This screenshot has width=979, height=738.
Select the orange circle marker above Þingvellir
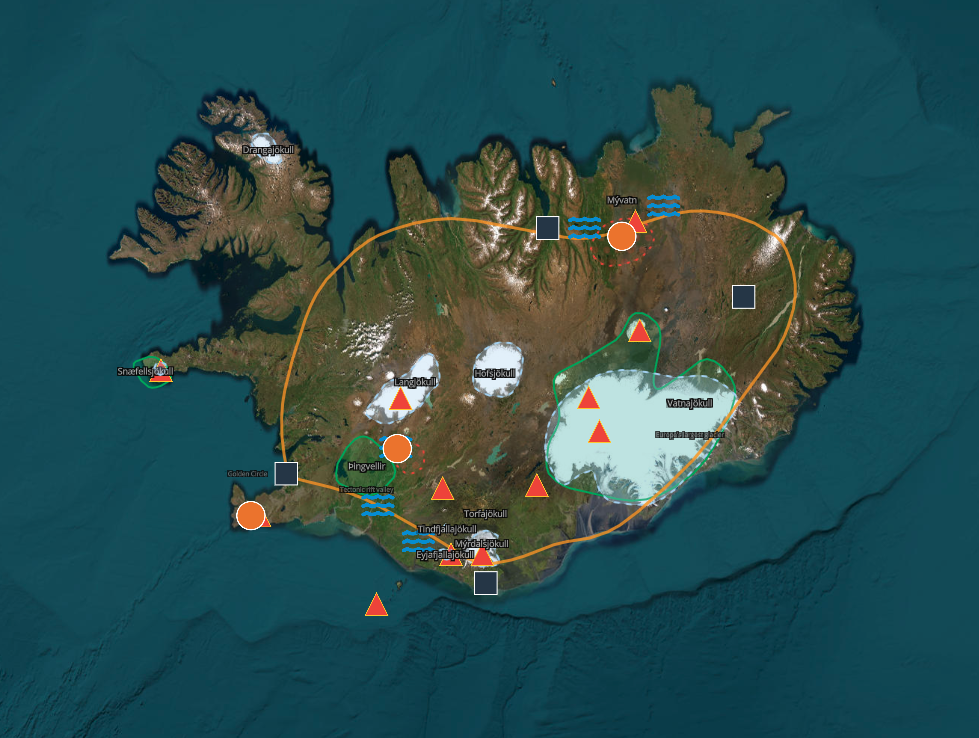click(x=397, y=448)
